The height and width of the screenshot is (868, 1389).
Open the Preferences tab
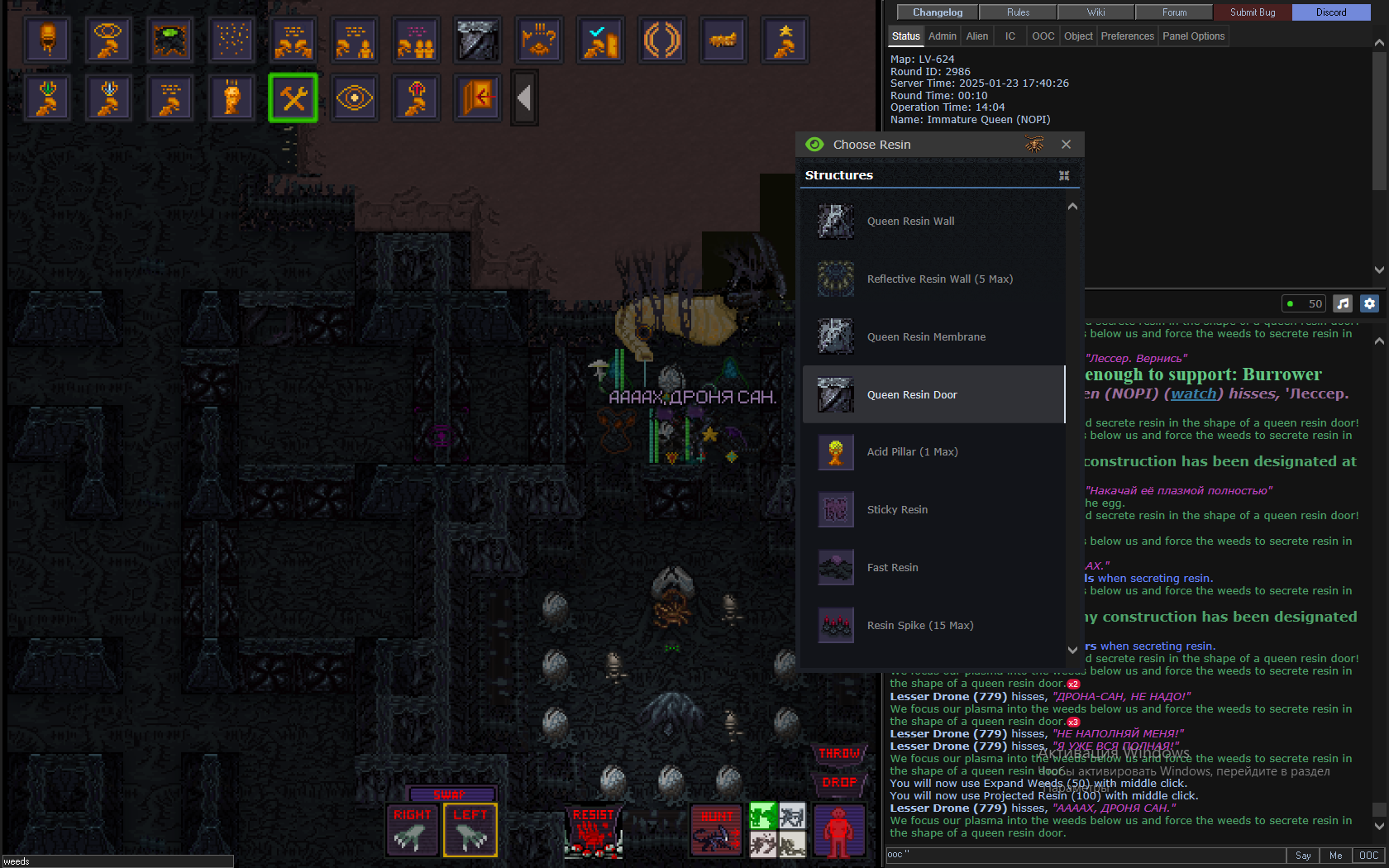1127,36
